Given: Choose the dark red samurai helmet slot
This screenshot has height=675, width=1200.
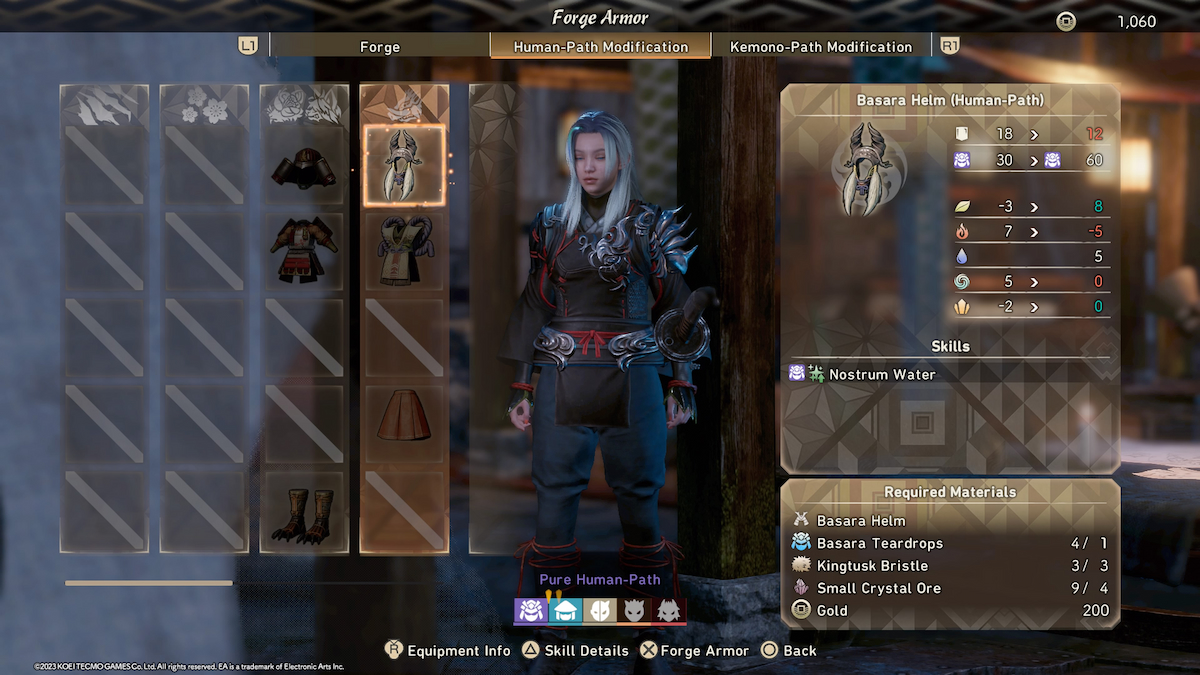Looking at the screenshot, I should pyautogui.click(x=304, y=167).
